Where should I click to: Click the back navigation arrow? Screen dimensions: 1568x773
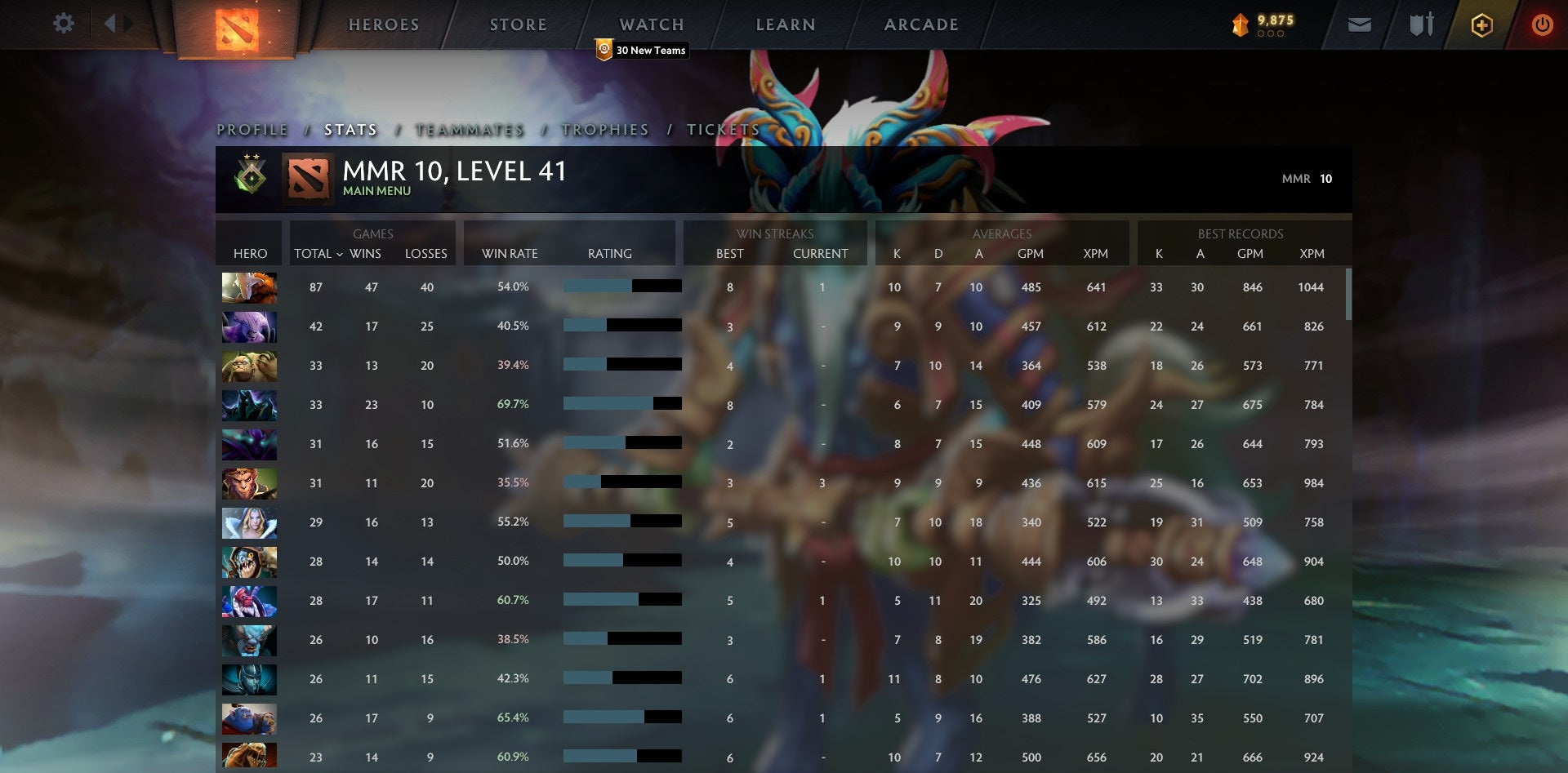(x=112, y=24)
